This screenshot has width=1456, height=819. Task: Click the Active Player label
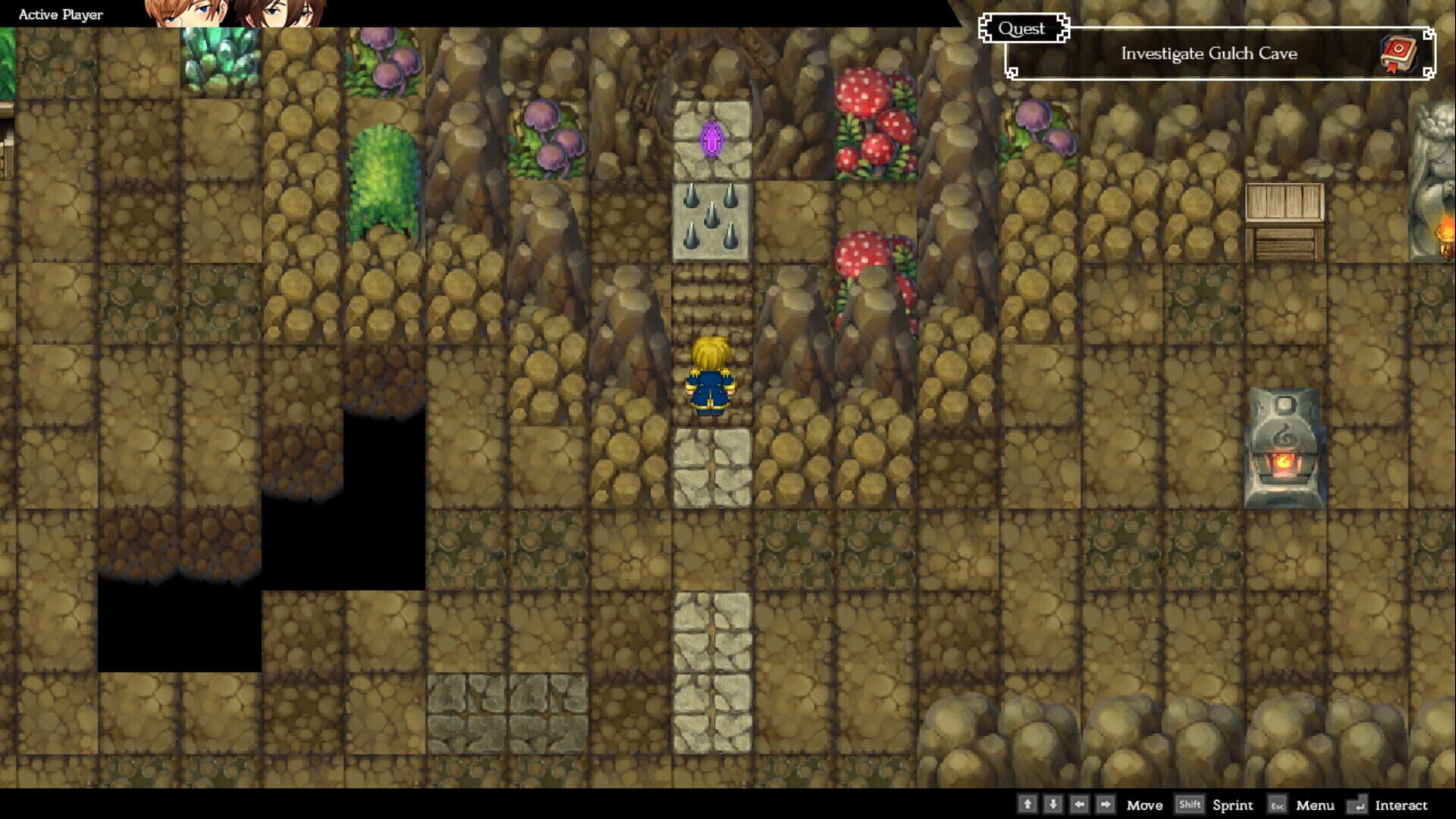[x=60, y=14]
